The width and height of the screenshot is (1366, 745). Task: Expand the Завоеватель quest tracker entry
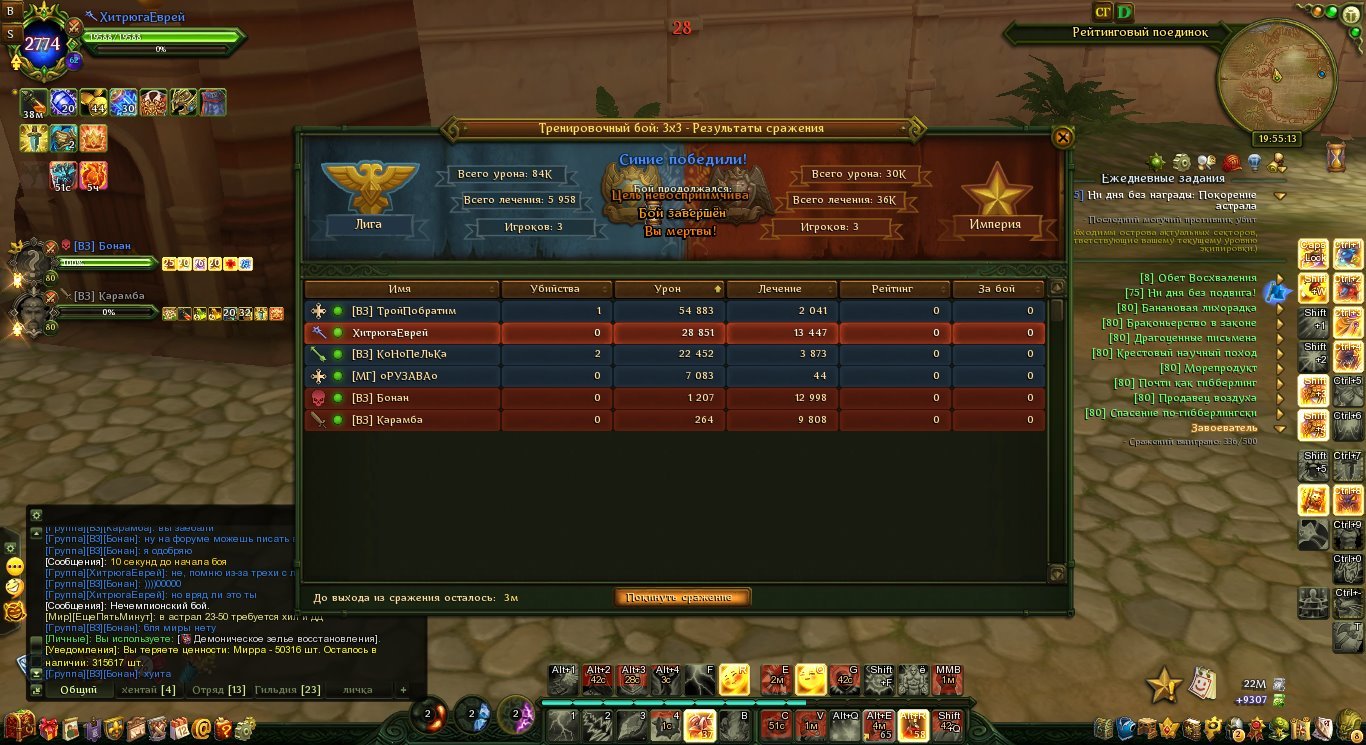point(1280,428)
